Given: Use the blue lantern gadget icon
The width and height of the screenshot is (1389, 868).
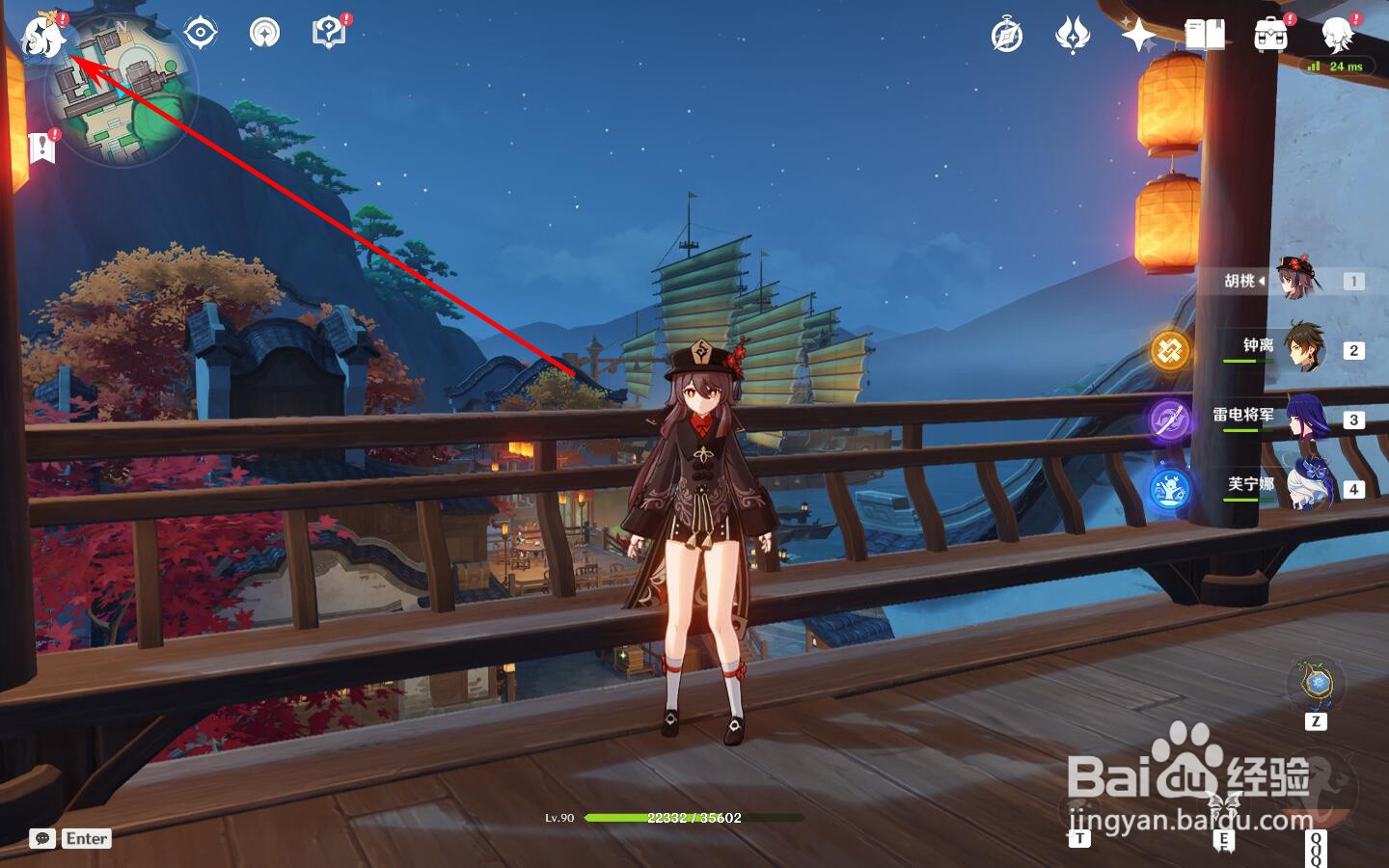Looking at the screenshot, I should 1316,684.
